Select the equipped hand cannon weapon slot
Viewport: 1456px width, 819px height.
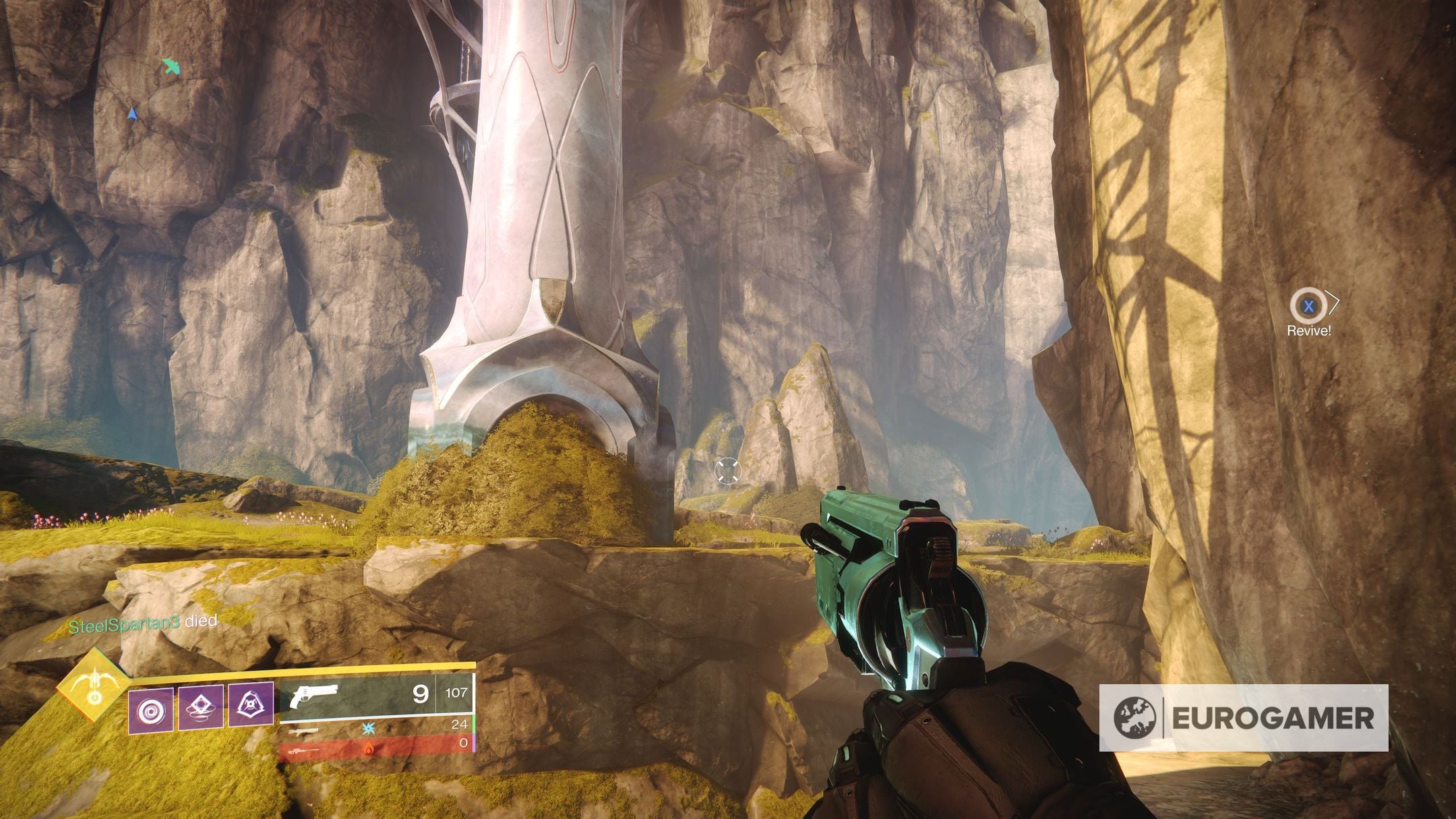[x=375, y=694]
